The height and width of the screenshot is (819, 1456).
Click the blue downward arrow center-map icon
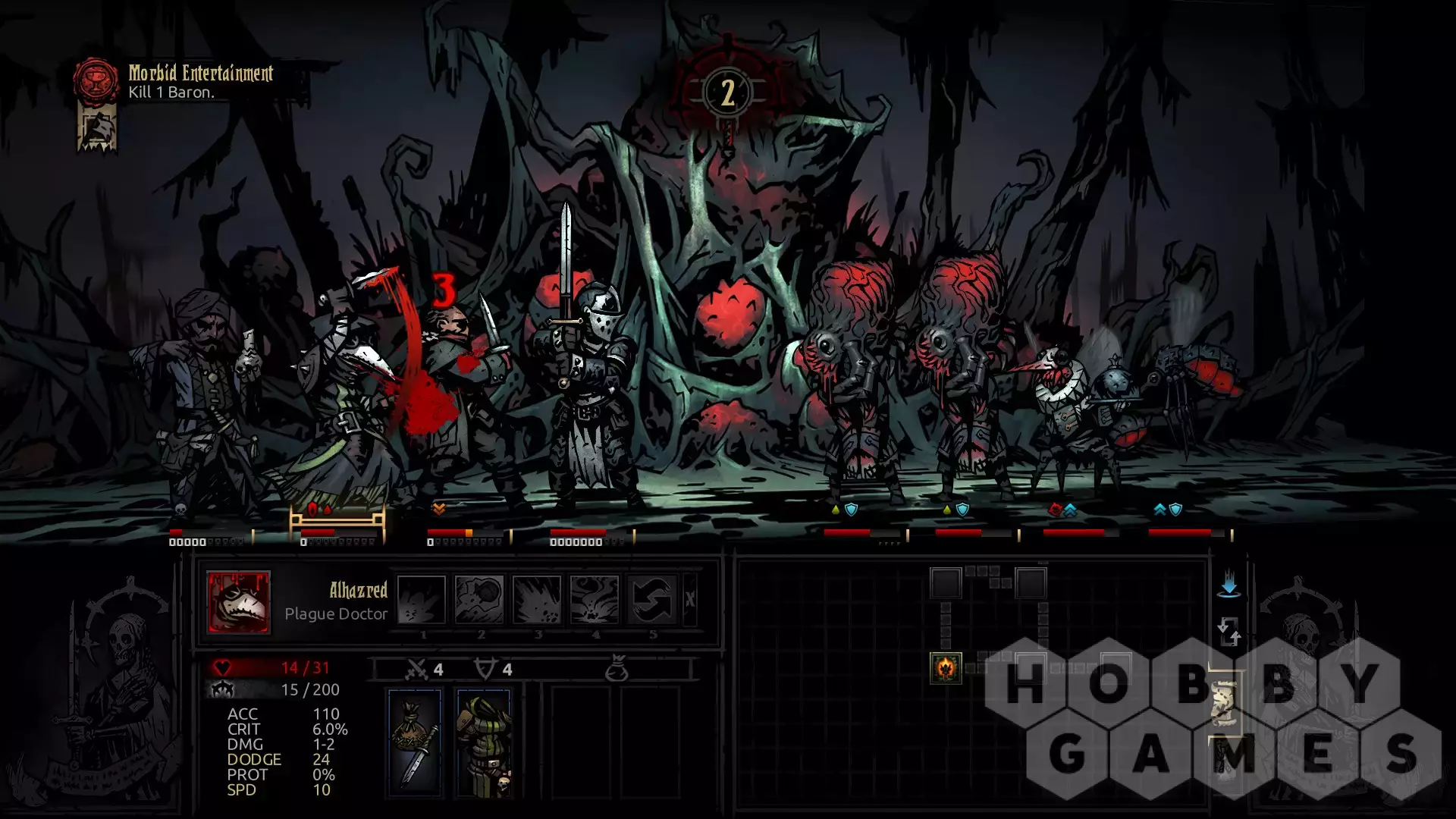[1228, 586]
